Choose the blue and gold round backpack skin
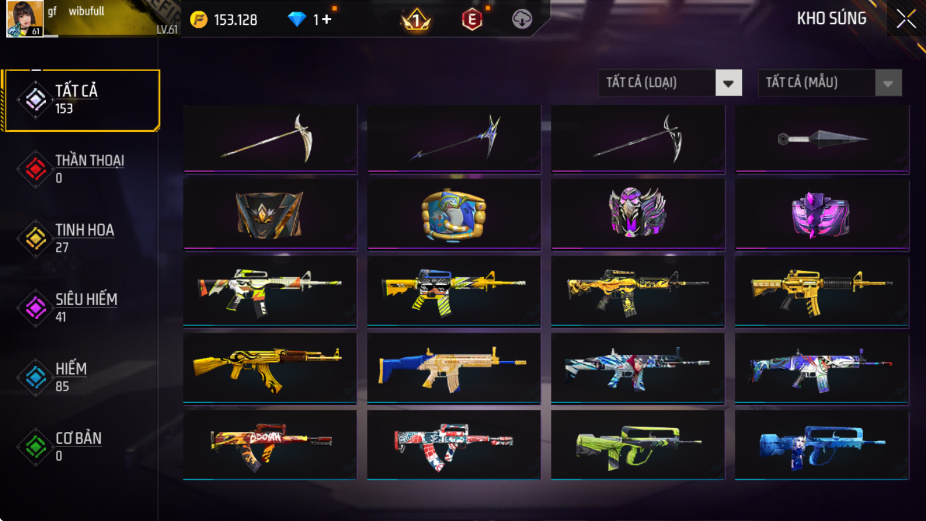This screenshot has width=926, height=521. tap(454, 213)
